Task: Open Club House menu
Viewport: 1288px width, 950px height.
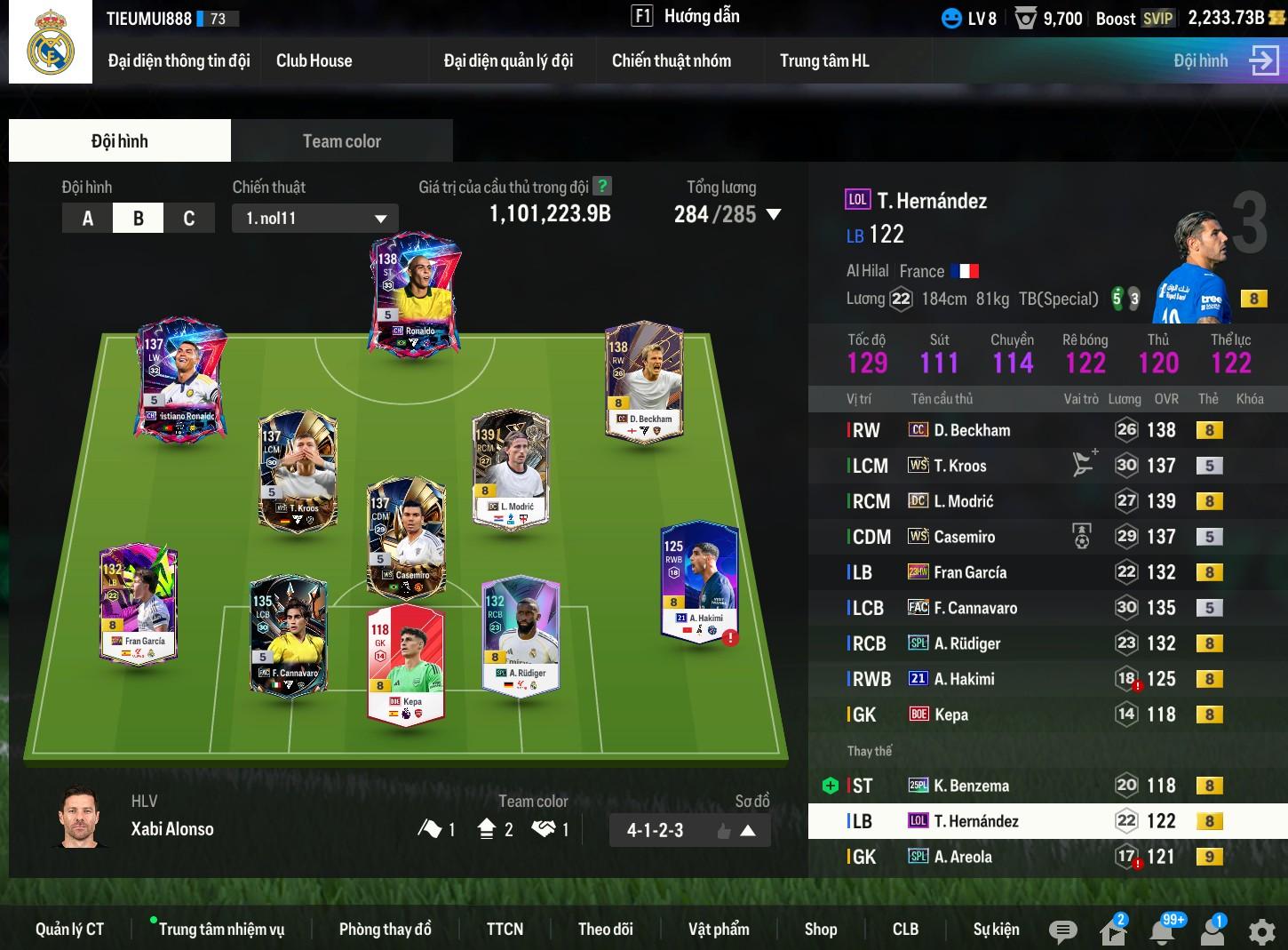Action: (314, 60)
